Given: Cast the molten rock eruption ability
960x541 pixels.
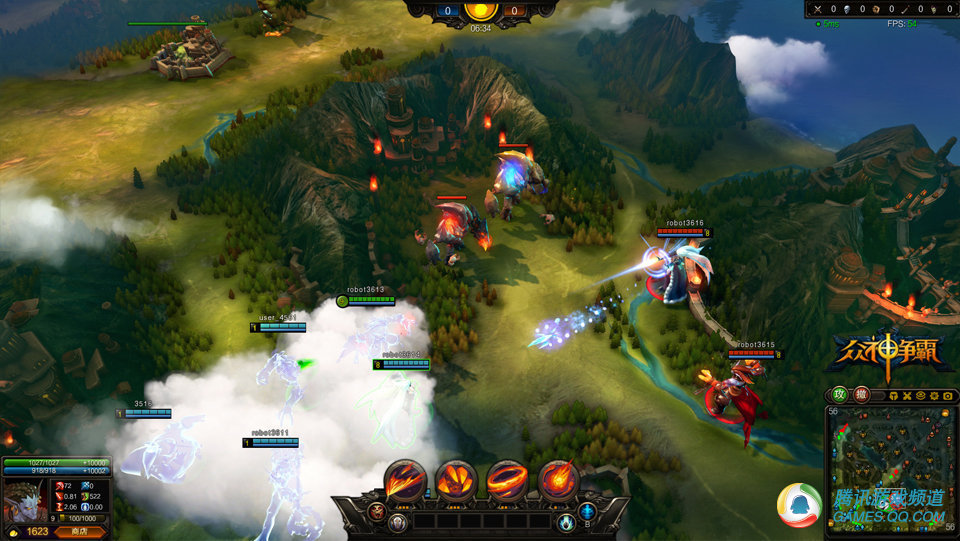Looking at the screenshot, I should (456, 480).
